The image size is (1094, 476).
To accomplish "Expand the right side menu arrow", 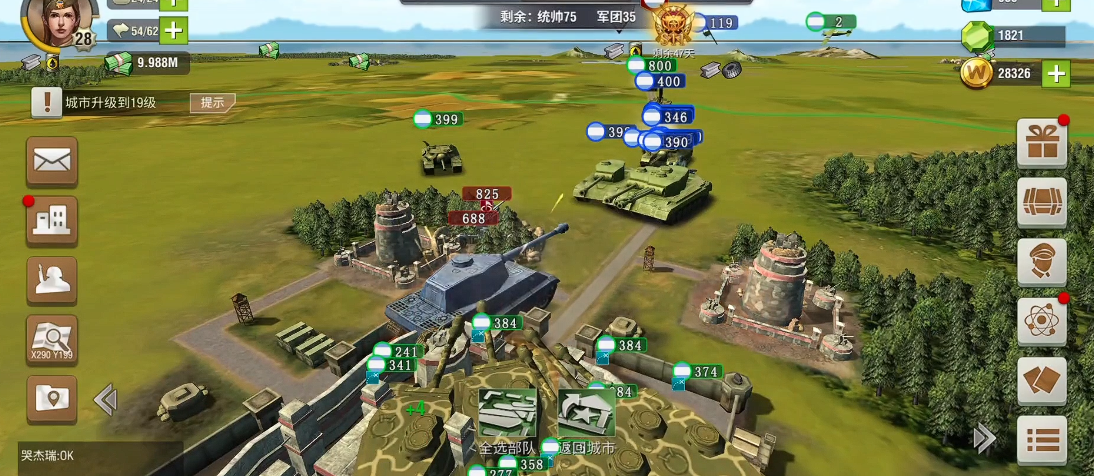I will (x=985, y=437).
